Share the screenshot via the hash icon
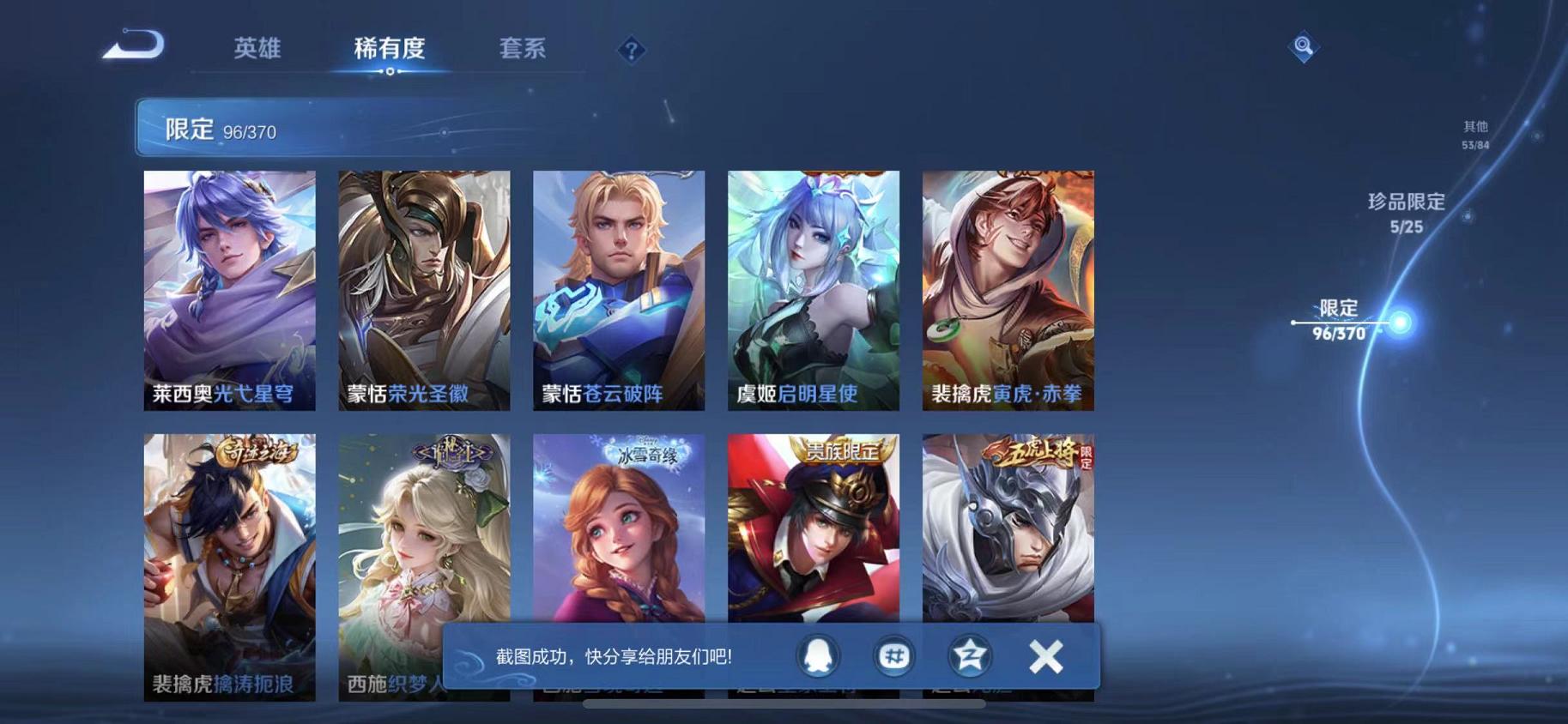 (x=893, y=655)
